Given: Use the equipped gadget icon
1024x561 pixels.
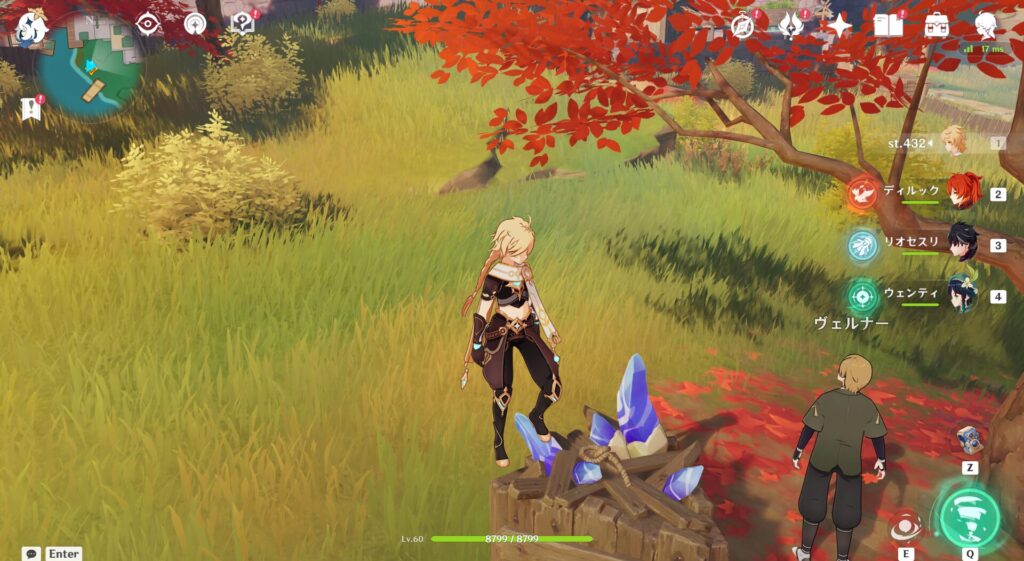Looking at the screenshot, I should pos(969,440).
